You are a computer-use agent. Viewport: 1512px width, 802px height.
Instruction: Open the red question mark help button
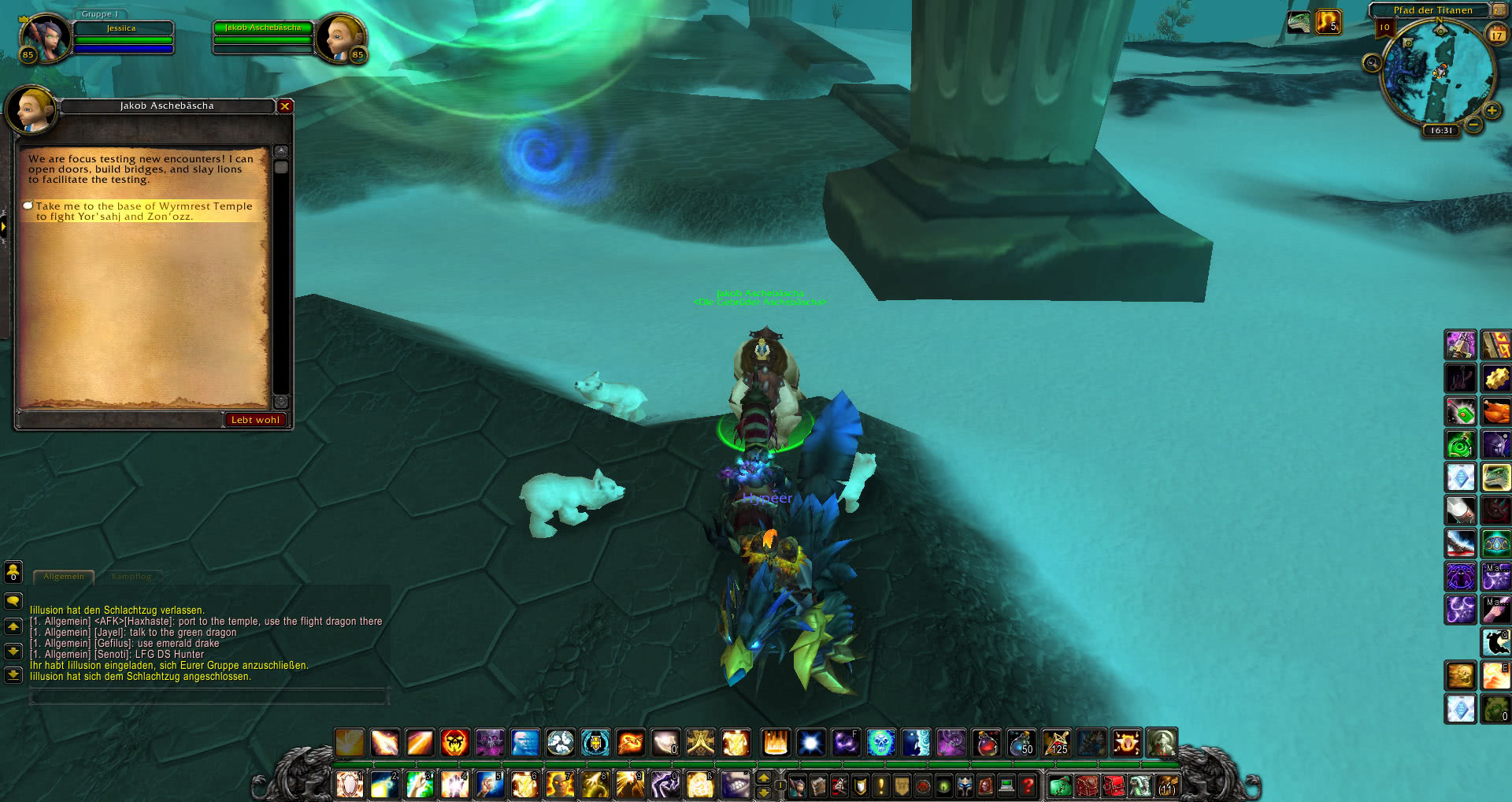pyautogui.click(x=1027, y=785)
